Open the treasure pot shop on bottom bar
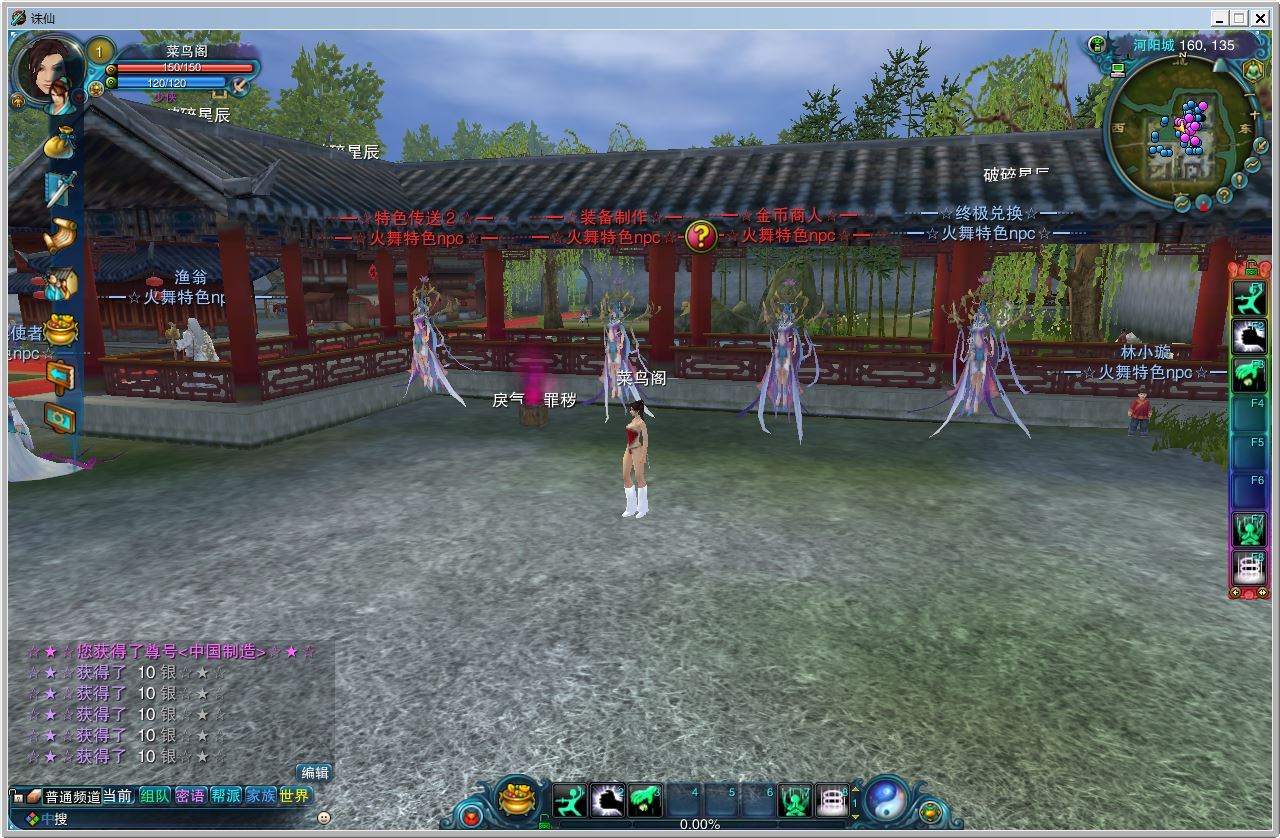This screenshot has width=1280, height=838. tap(517, 799)
